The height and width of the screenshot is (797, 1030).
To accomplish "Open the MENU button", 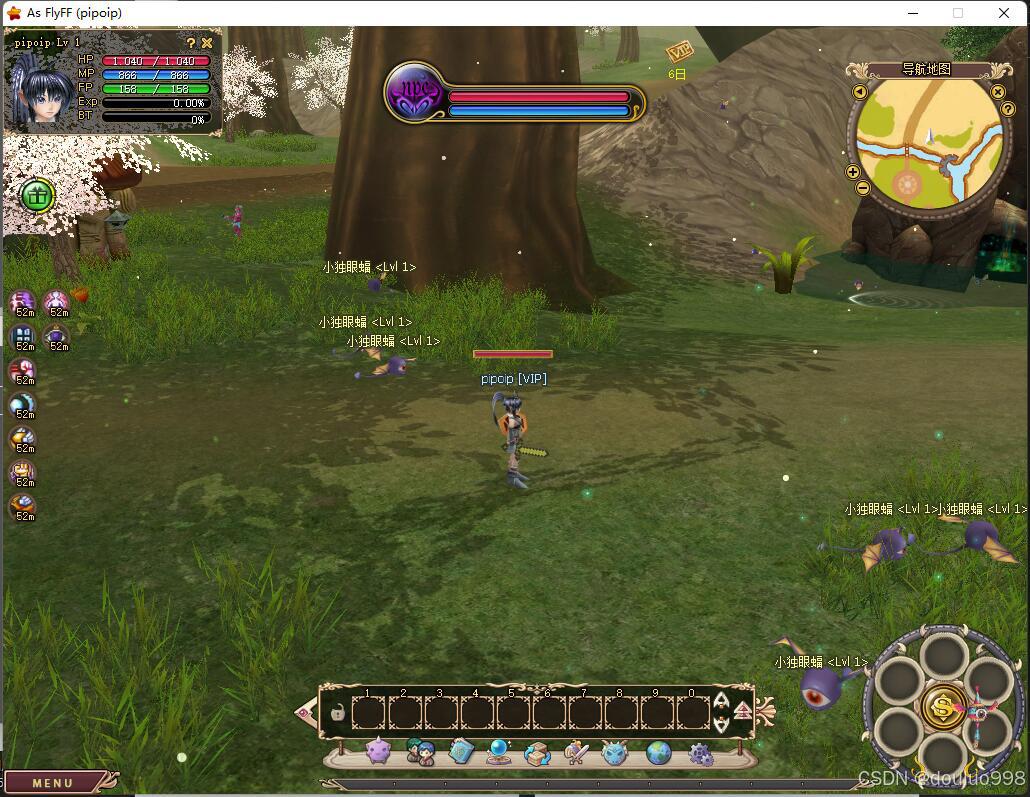I will click(52, 783).
